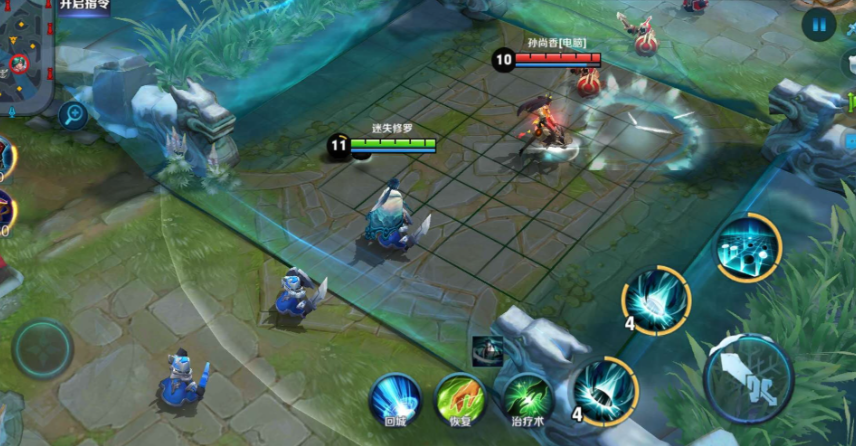Use the 恢复 restore ability

click(x=460, y=398)
